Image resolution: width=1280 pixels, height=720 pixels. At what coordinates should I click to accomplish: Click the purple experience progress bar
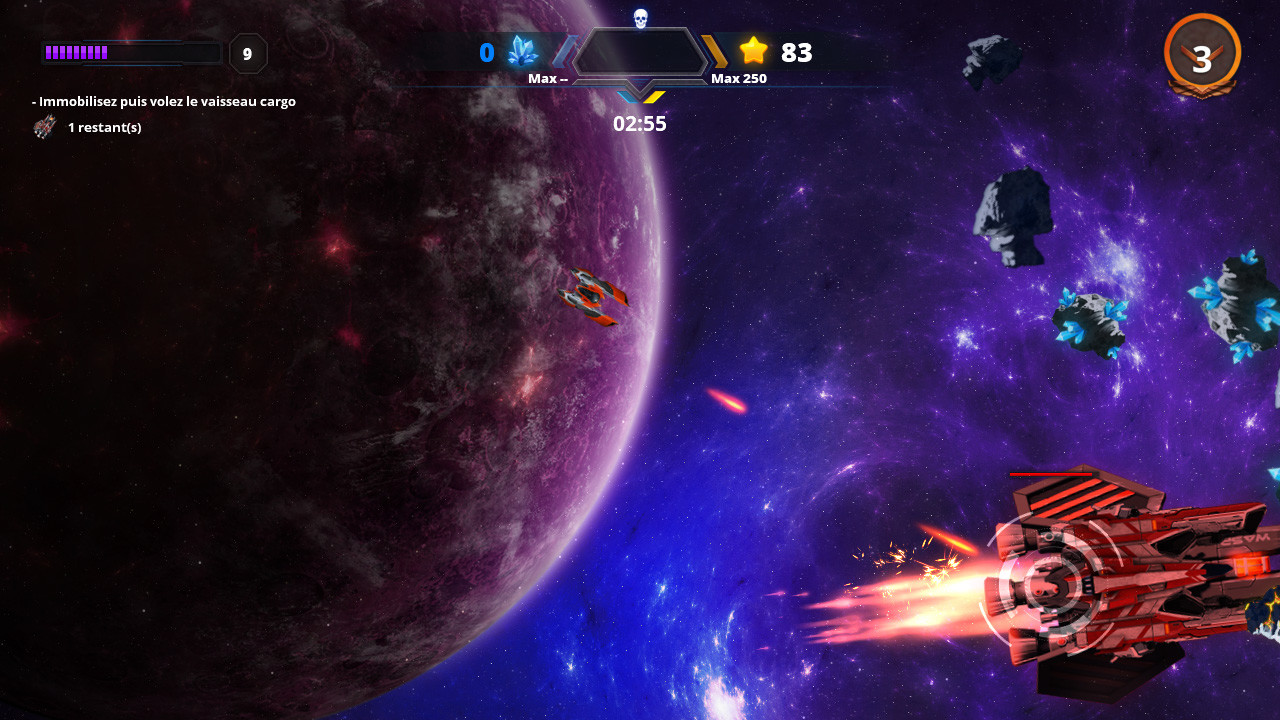click(130, 51)
